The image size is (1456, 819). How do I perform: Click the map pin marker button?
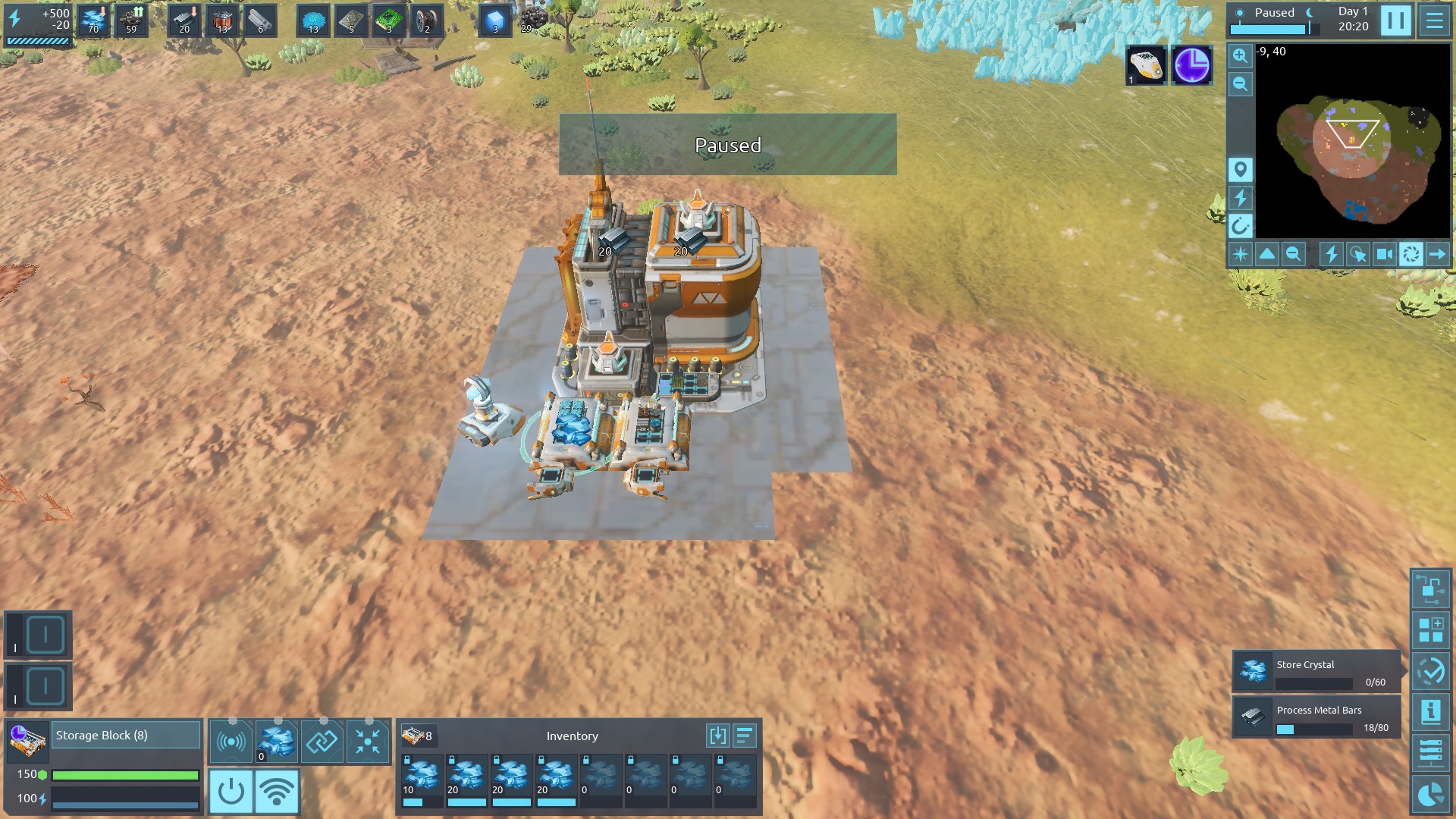pos(1240,169)
